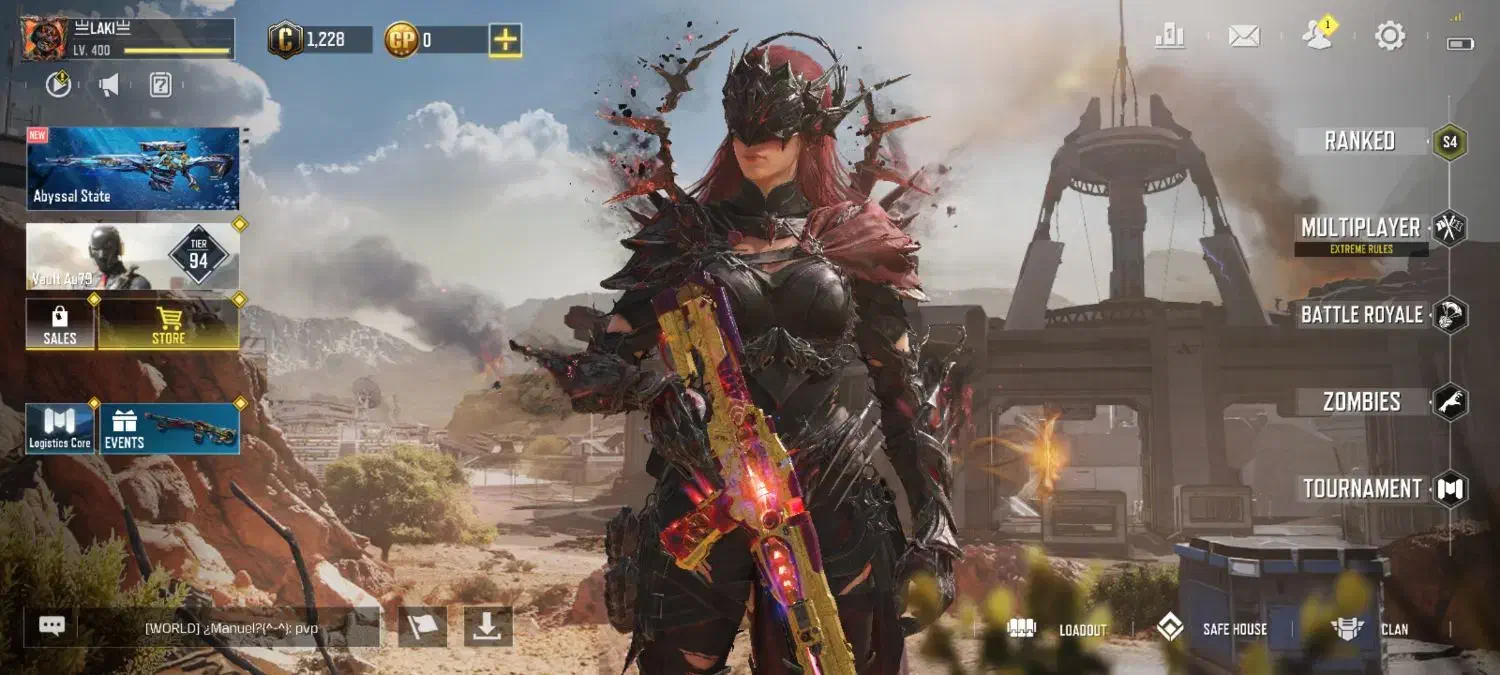Open Logistics Core
1500x675 pixels.
coord(60,428)
